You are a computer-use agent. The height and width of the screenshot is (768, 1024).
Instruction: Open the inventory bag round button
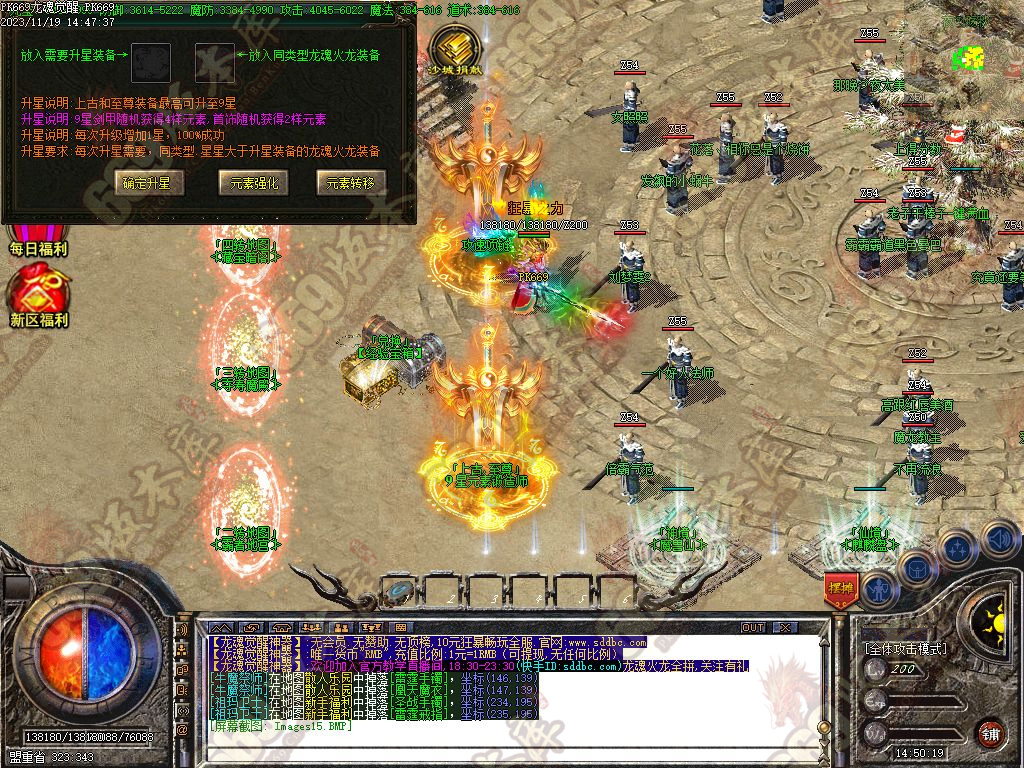point(917,568)
